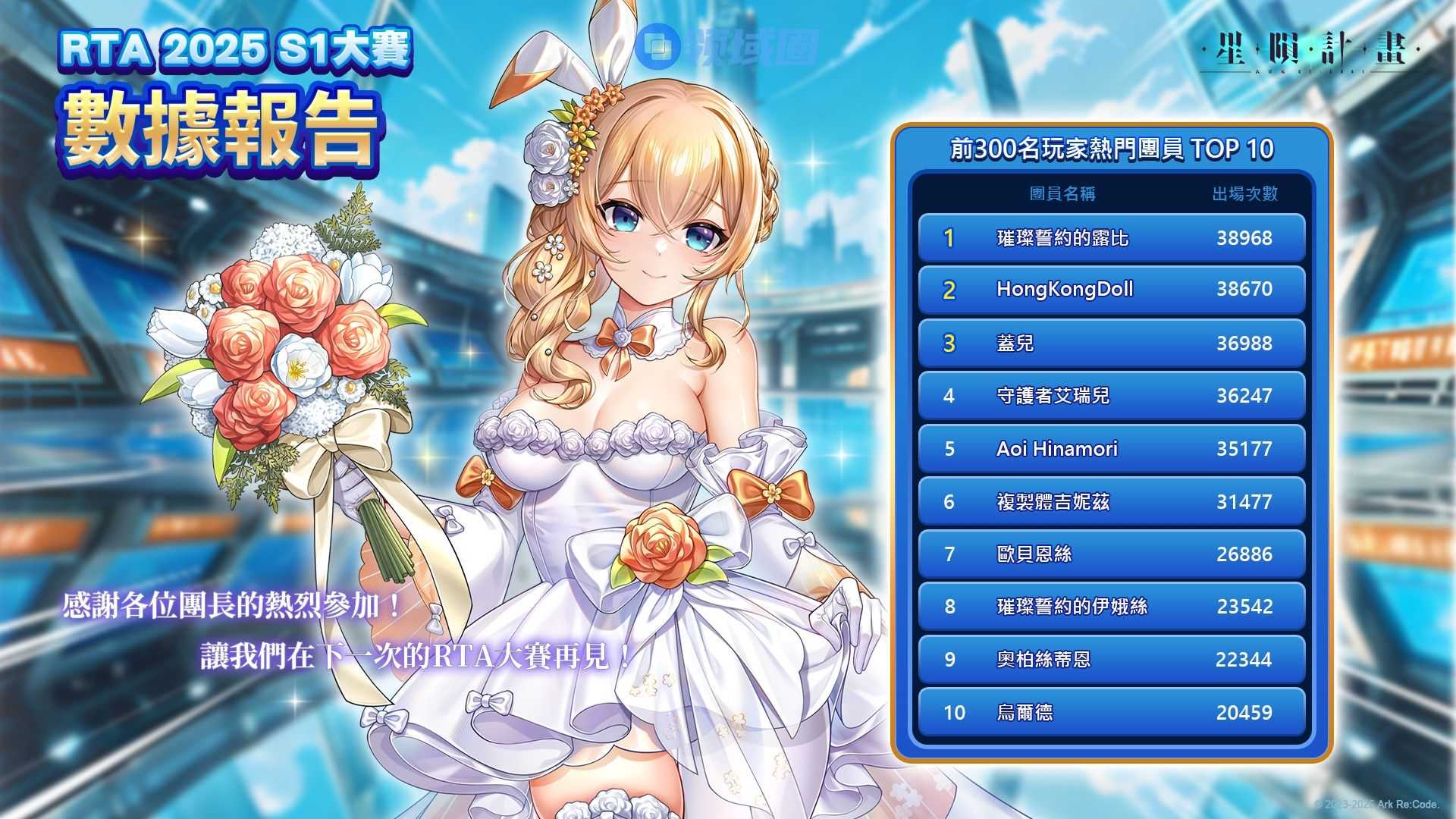
Task: Choose the 烏爾德 rank 10 row
Action: coord(1111,712)
